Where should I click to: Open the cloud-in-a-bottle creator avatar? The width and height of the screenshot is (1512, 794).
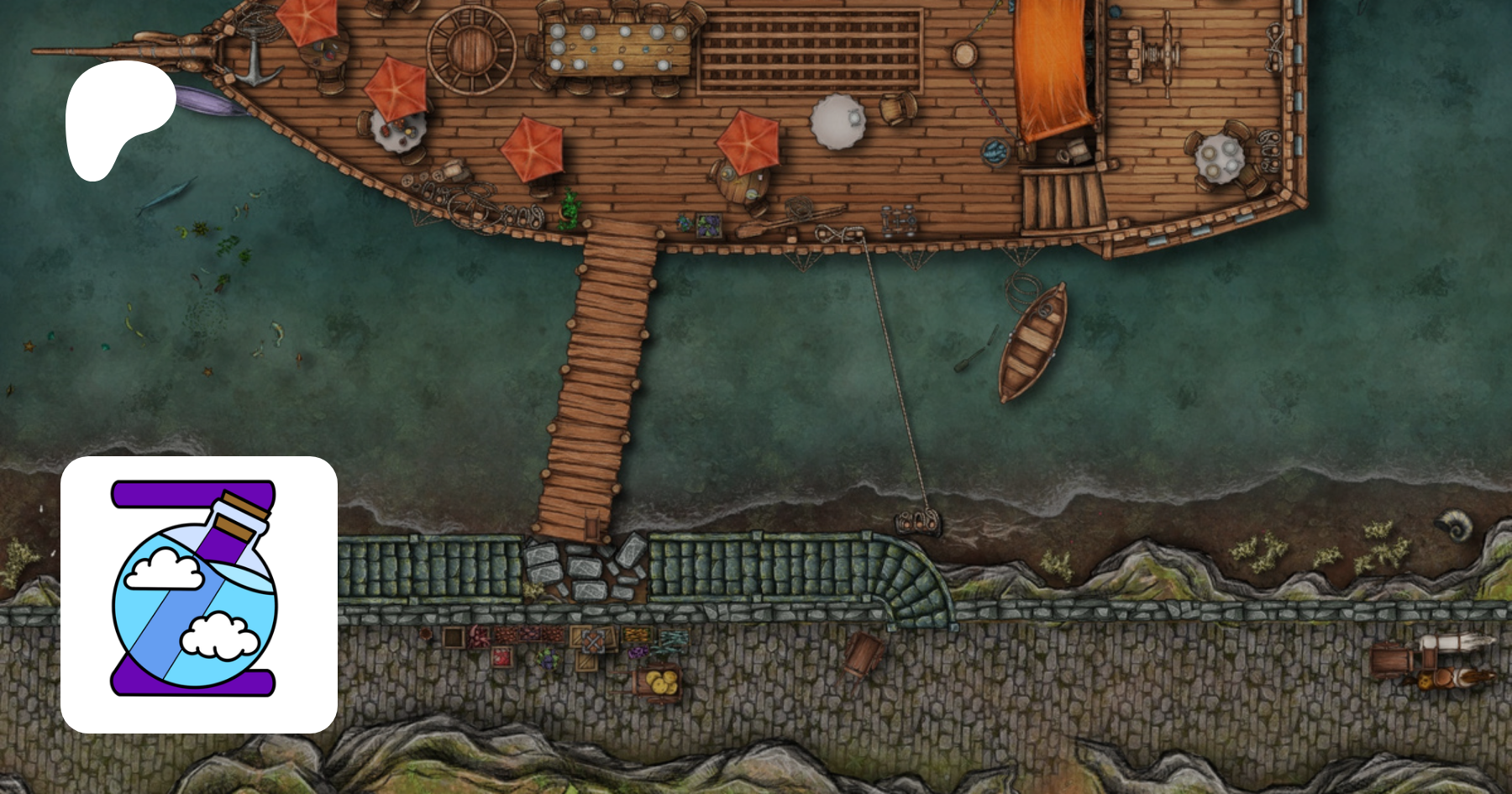click(x=199, y=594)
